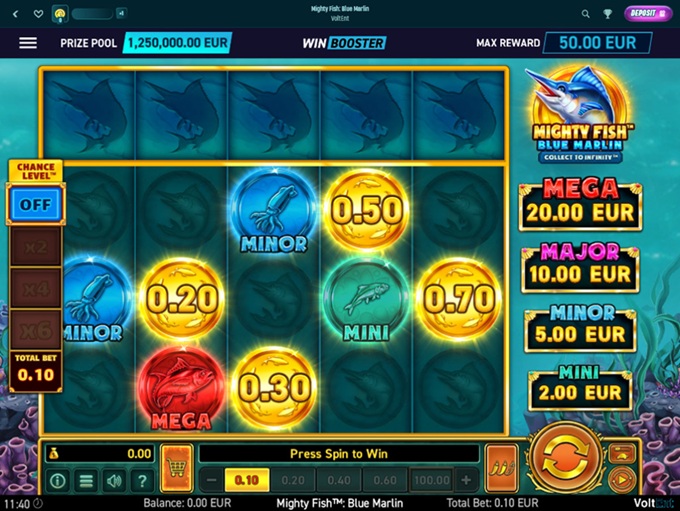Set Chance Level to OFF
The width and height of the screenshot is (680, 511).
(x=36, y=204)
